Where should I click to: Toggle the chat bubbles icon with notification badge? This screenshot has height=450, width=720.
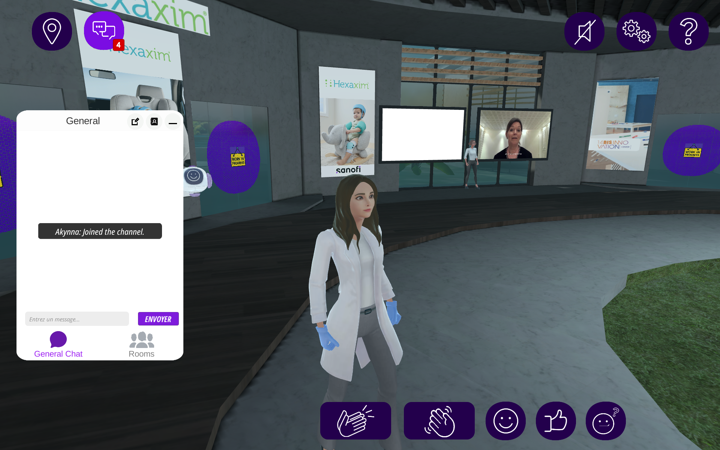104,31
